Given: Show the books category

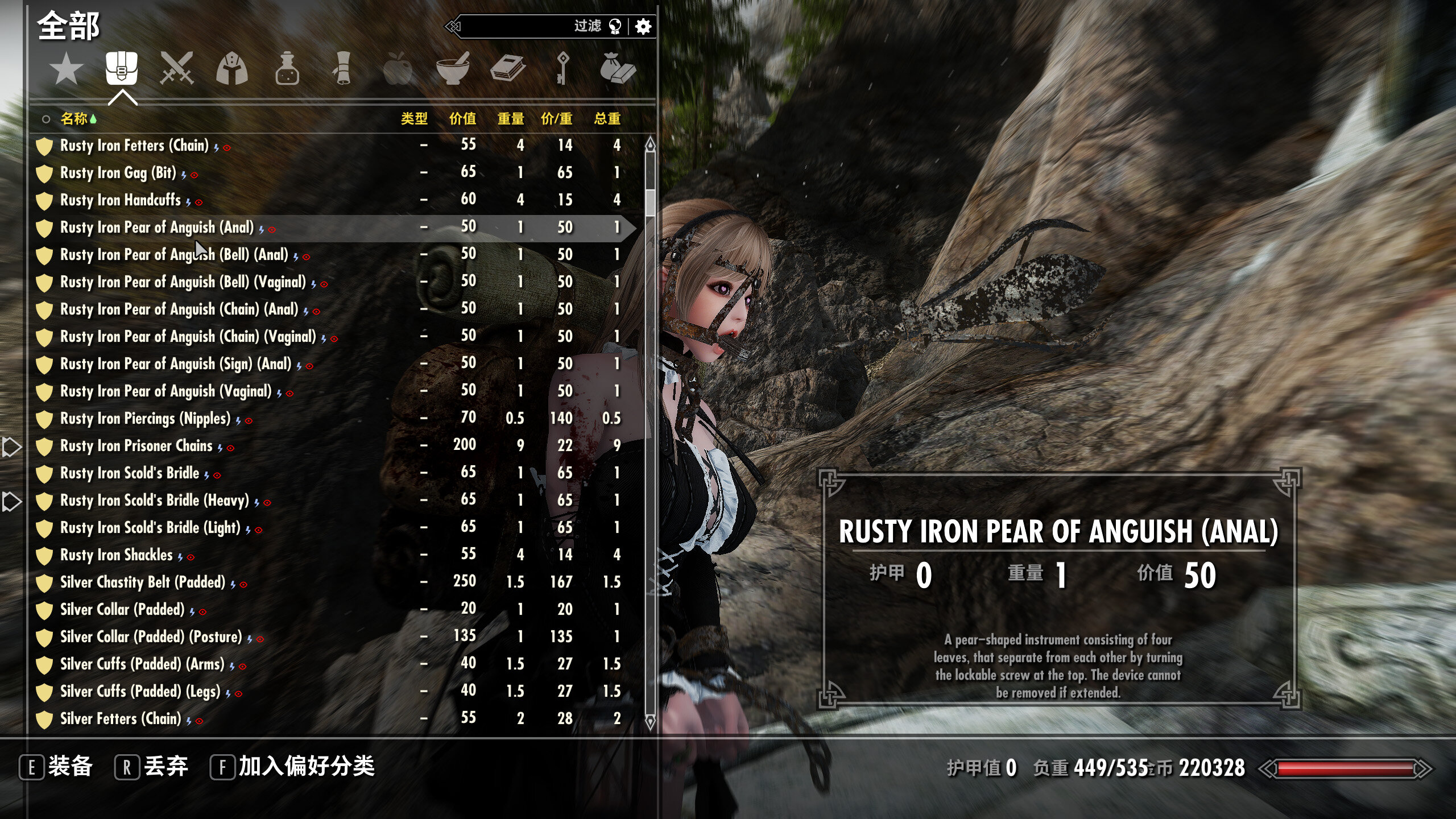Looking at the screenshot, I should 507,69.
